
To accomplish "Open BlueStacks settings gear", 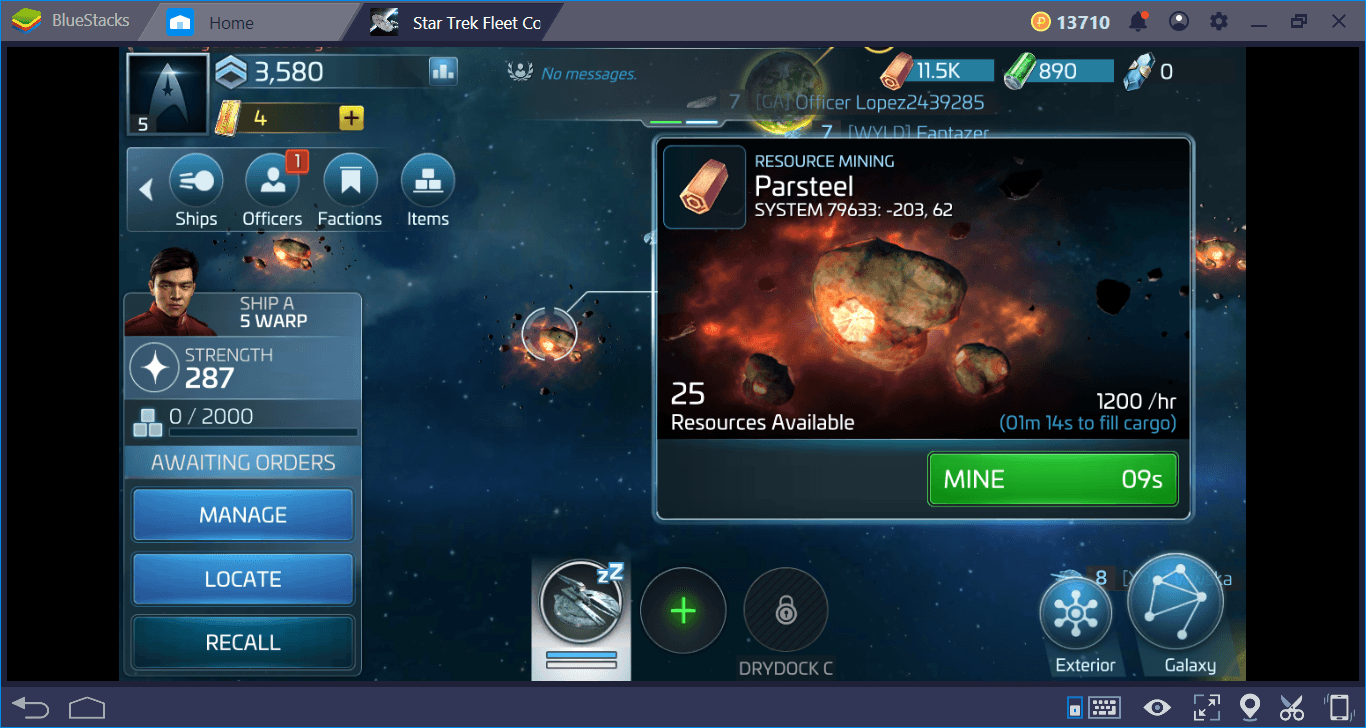I will coord(1218,21).
